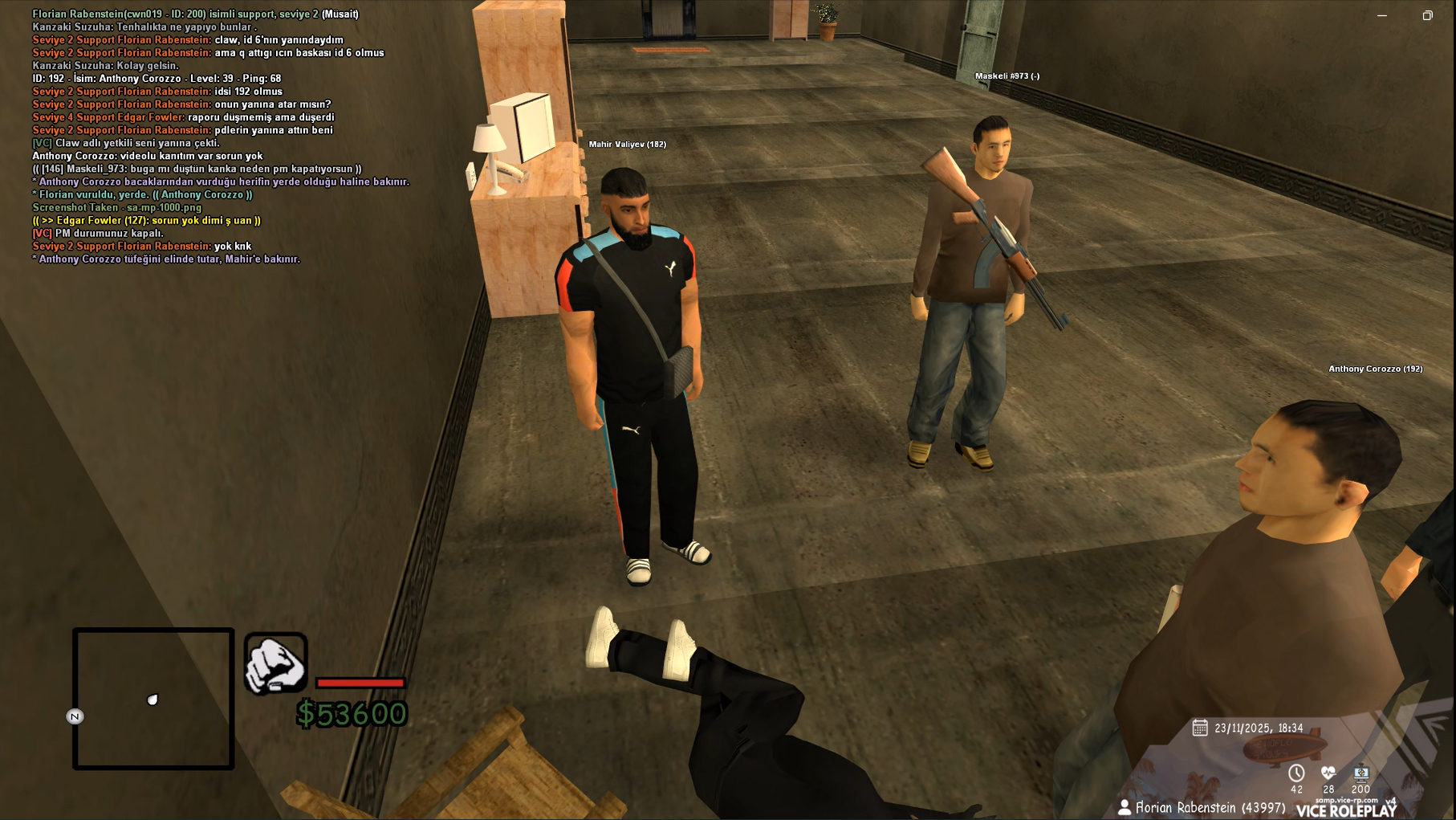The image size is (1456, 820).
Task: Select the fist weapon icon
Action: tap(275, 663)
